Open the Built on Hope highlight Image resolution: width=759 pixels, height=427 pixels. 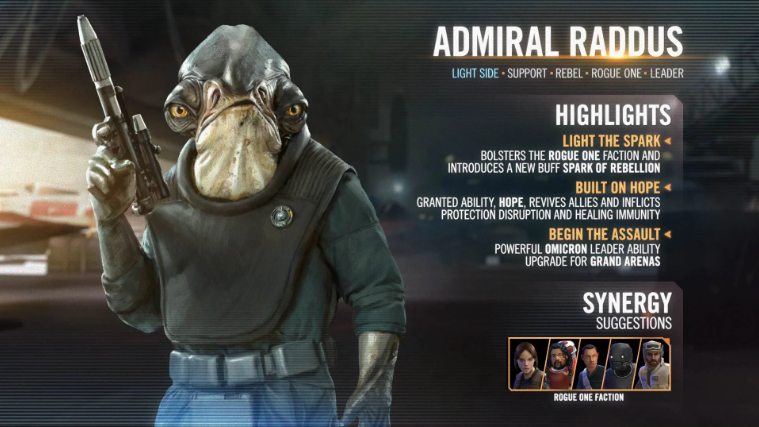coord(615,187)
